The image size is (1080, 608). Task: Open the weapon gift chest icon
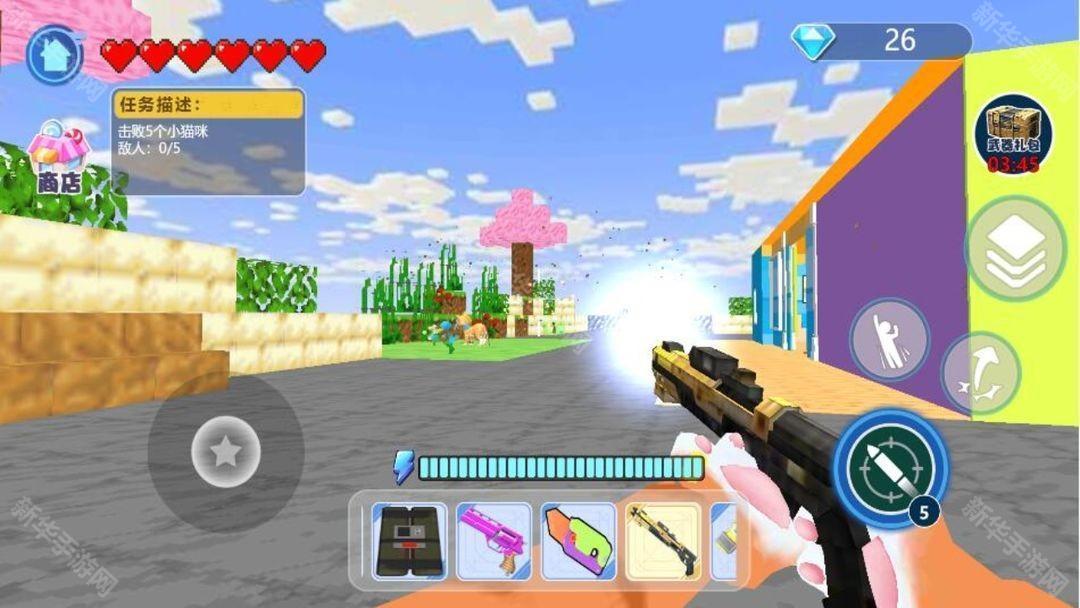click(1013, 136)
